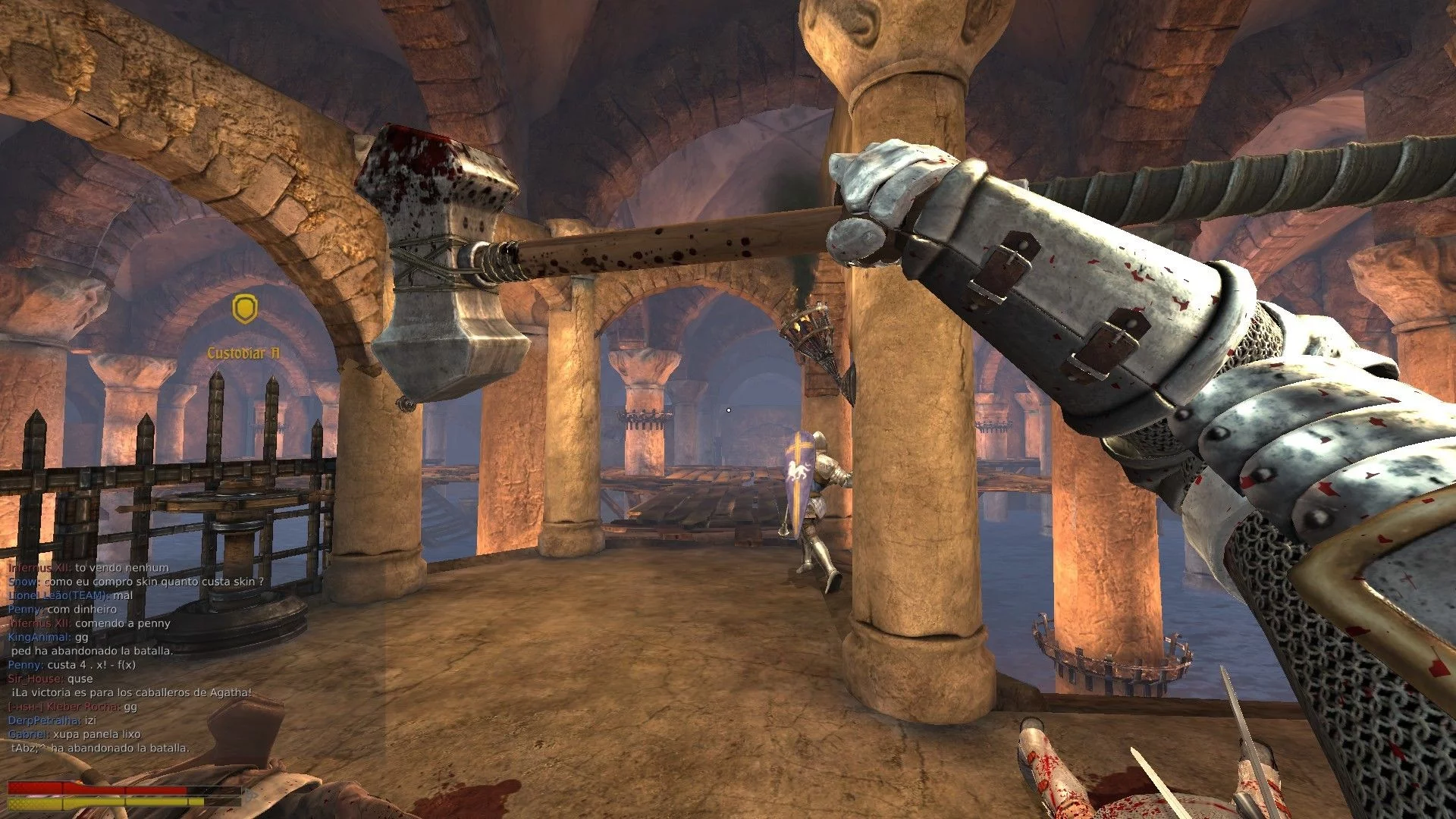The width and height of the screenshot is (1456, 819).
Task: Click the yellow shield objective marker
Action: (244, 309)
